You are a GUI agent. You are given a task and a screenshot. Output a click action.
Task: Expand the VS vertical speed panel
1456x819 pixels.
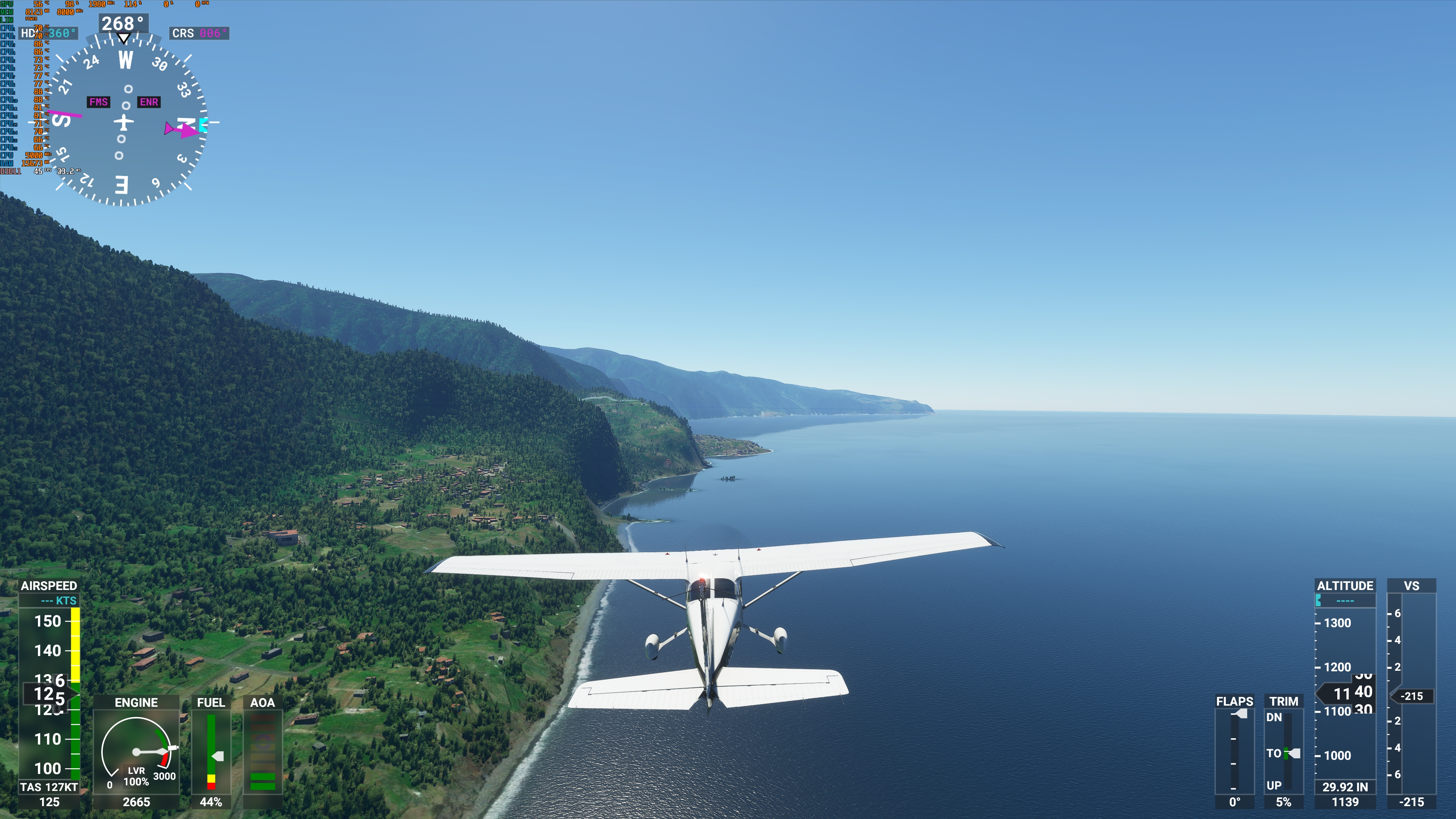[x=1411, y=586]
